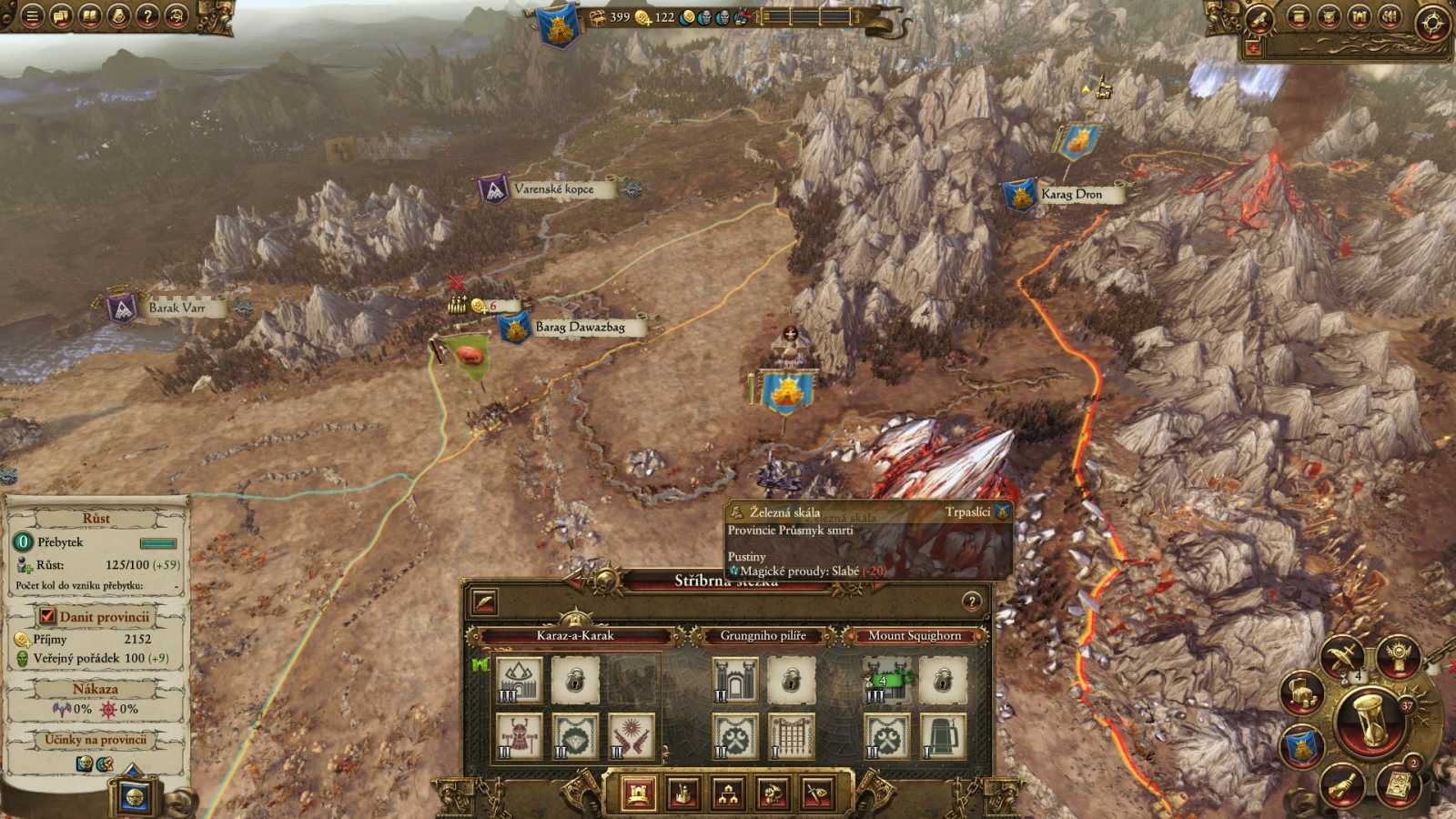Switch to the Grungniho pilíře settlement tab
This screenshot has height=819, width=1456.
point(764,635)
